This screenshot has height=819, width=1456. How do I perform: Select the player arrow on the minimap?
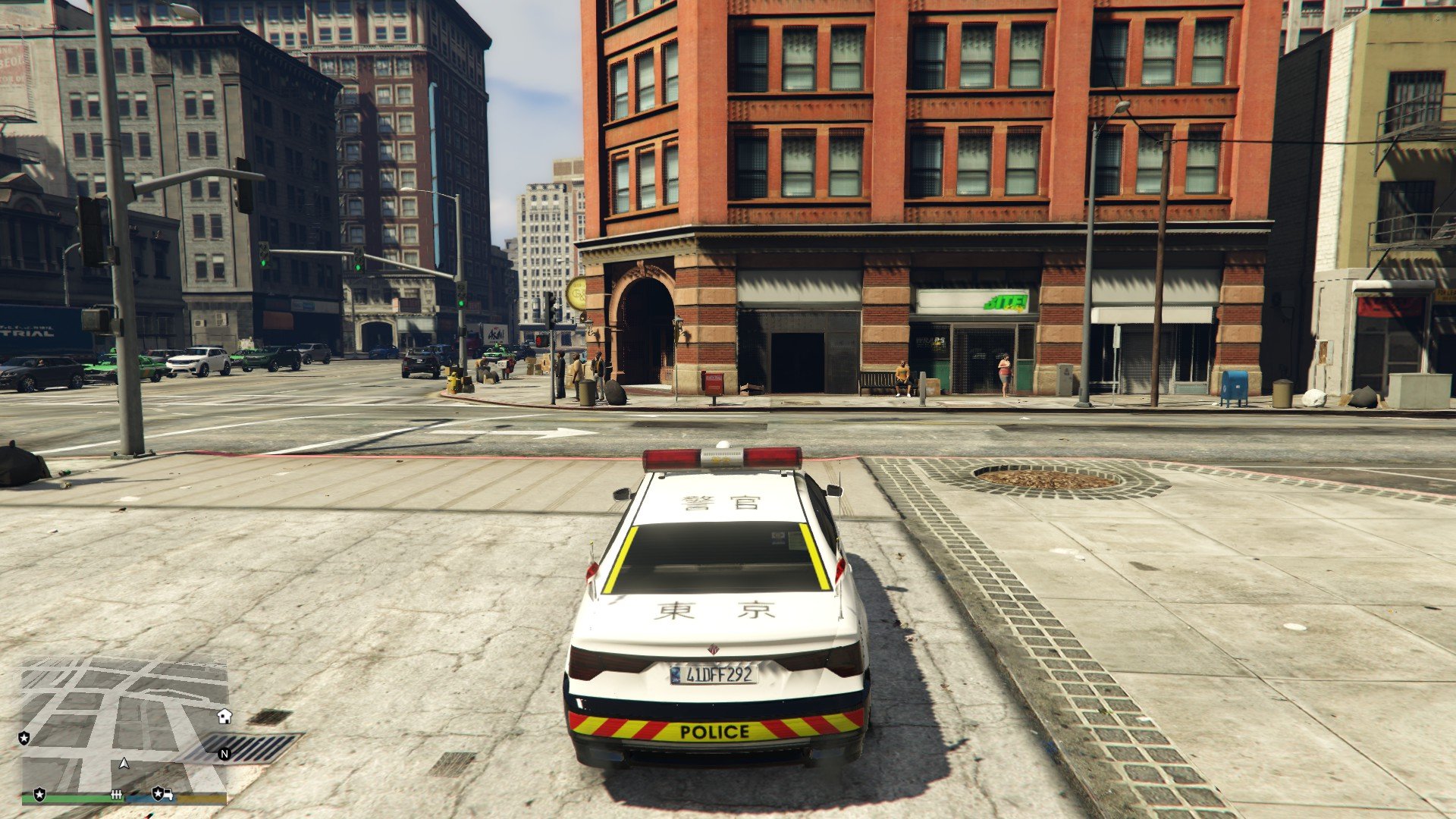point(124,763)
